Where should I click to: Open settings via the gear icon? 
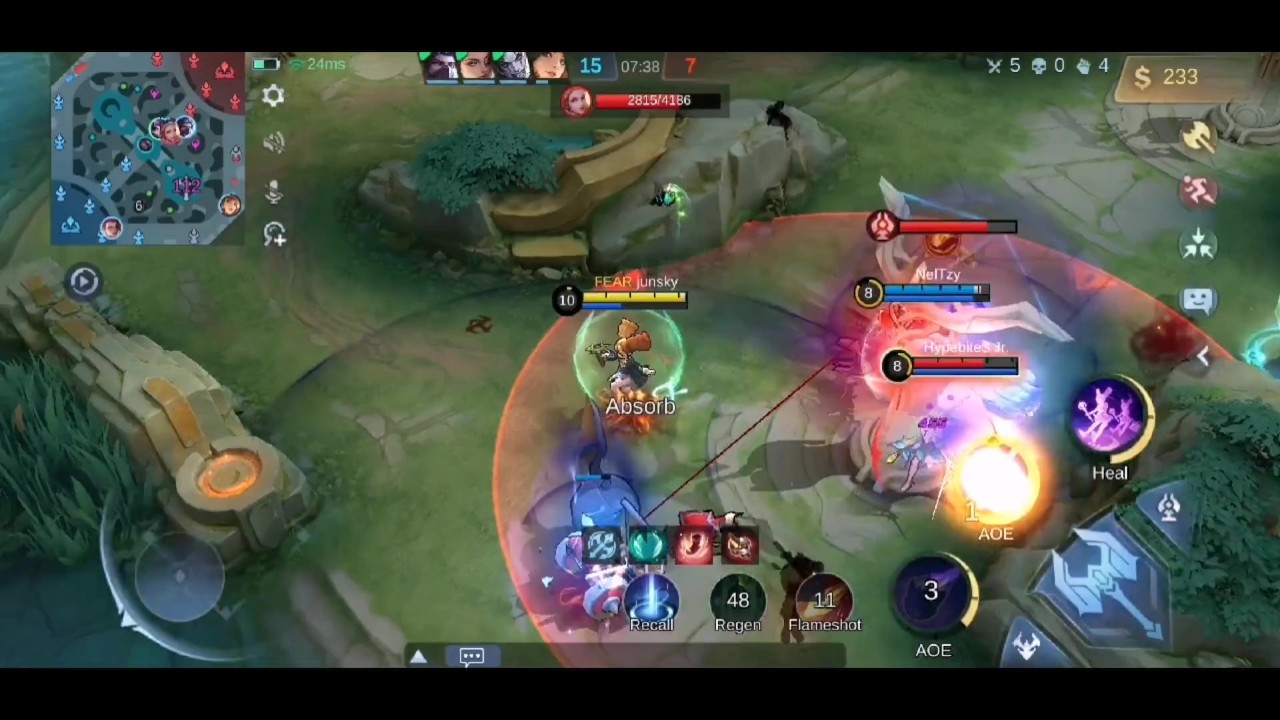click(x=273, y=96)
